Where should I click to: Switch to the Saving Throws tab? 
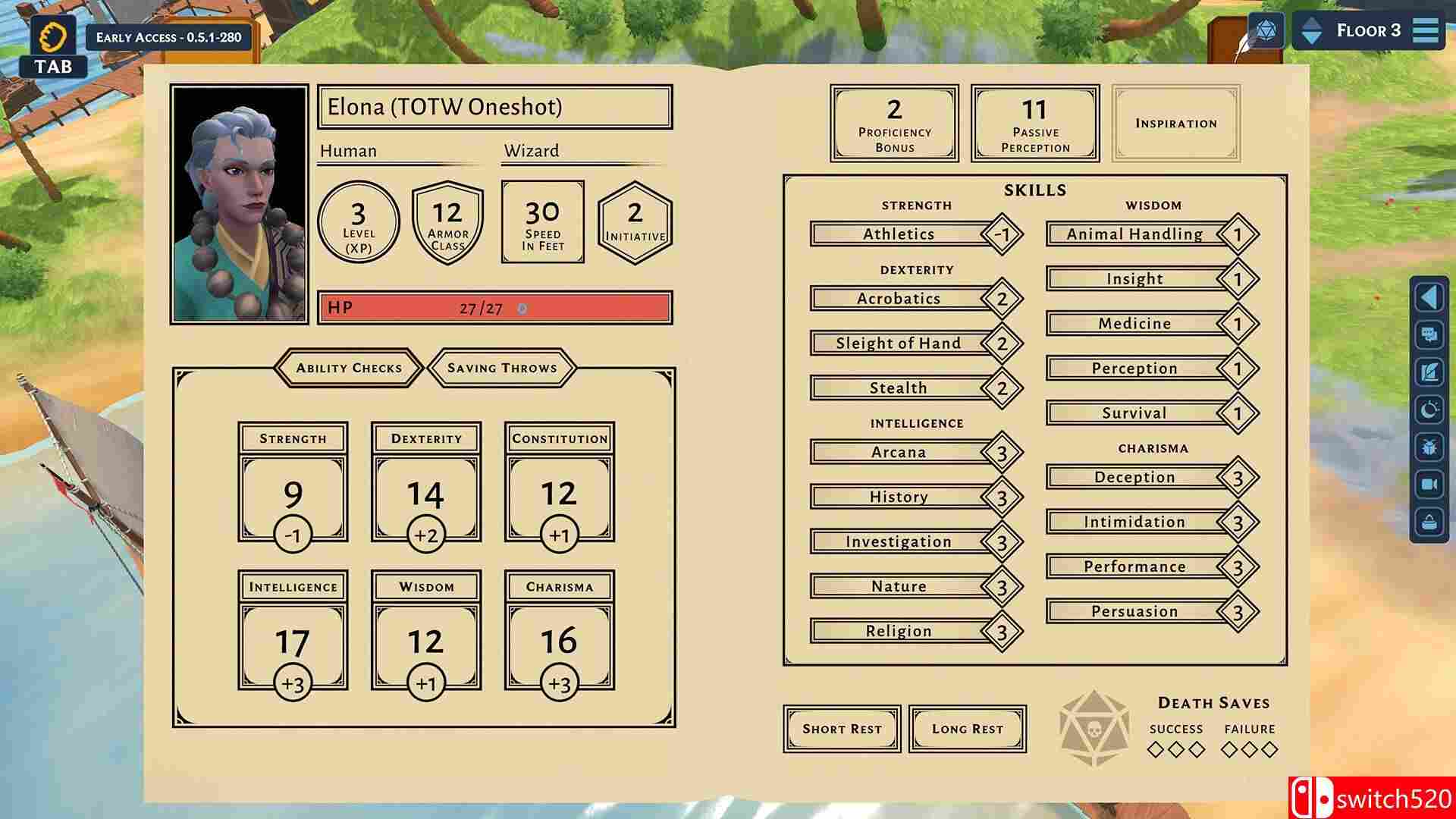(503, 368)
